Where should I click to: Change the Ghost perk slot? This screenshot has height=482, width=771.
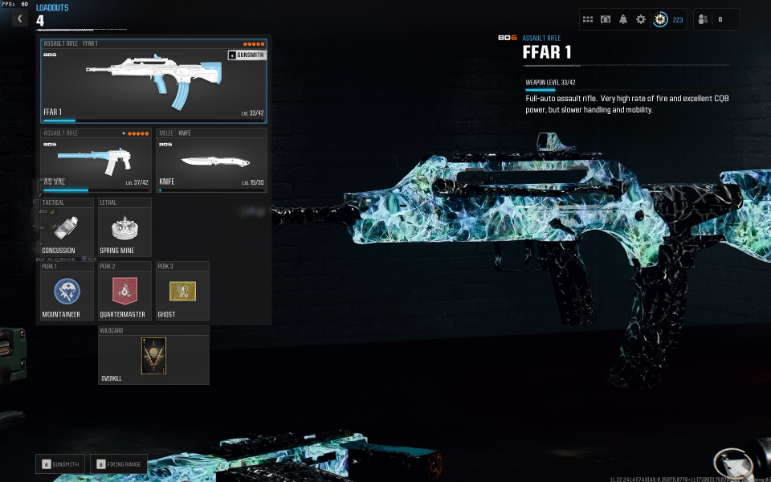tap(182, 292)
